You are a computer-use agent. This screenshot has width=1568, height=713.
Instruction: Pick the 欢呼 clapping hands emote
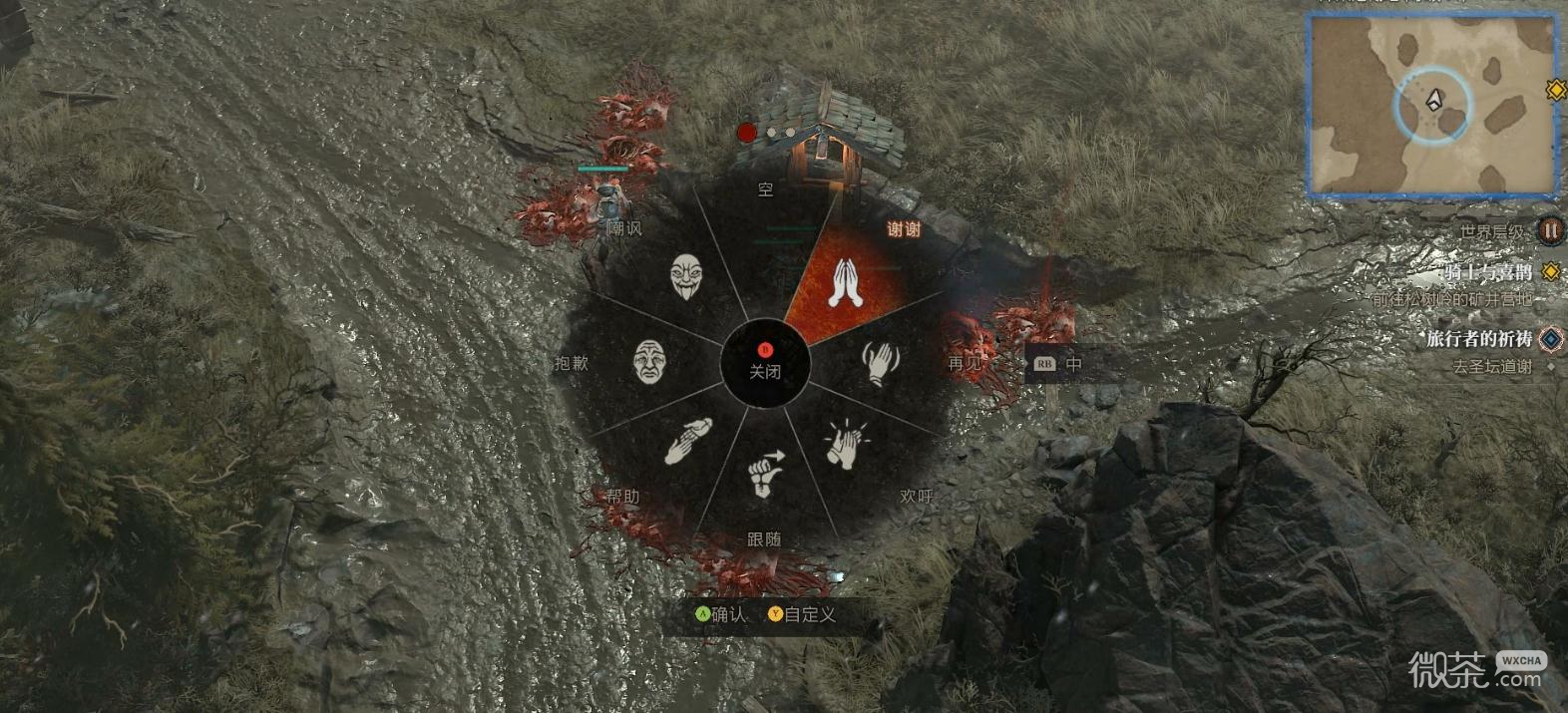[846, 443]
